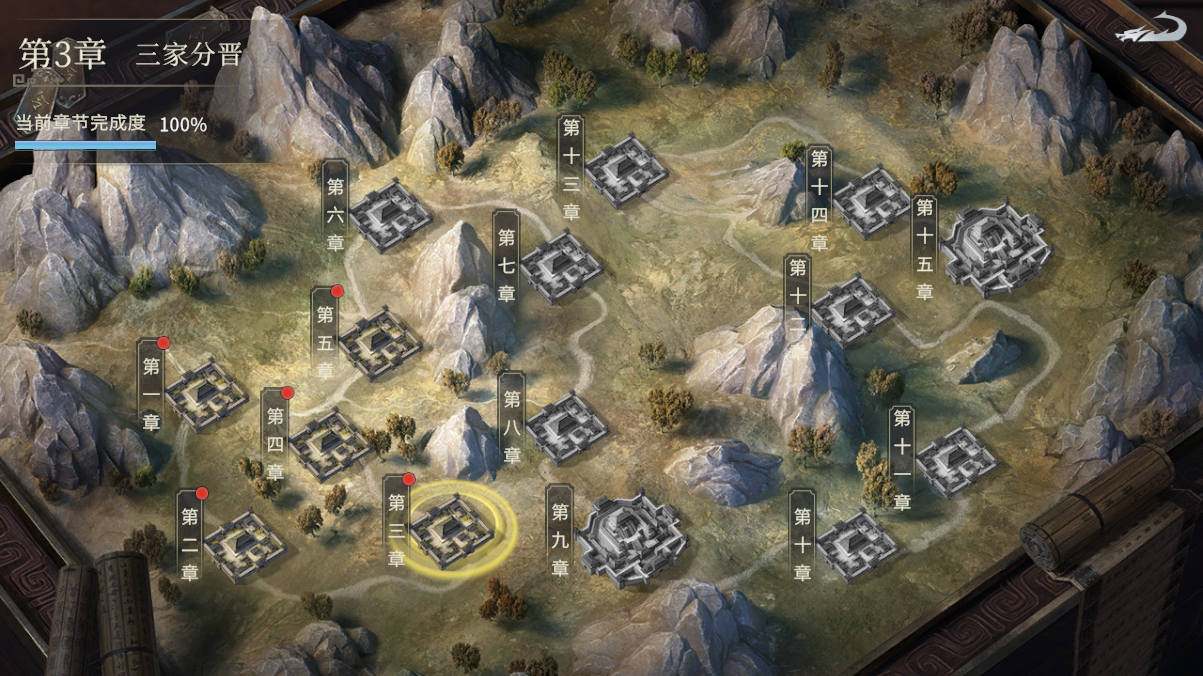Image resolution: width=1203 pixels, height=676 pixels.
Task: Select the 第四章 stage
Action: (x=330, y=443)
